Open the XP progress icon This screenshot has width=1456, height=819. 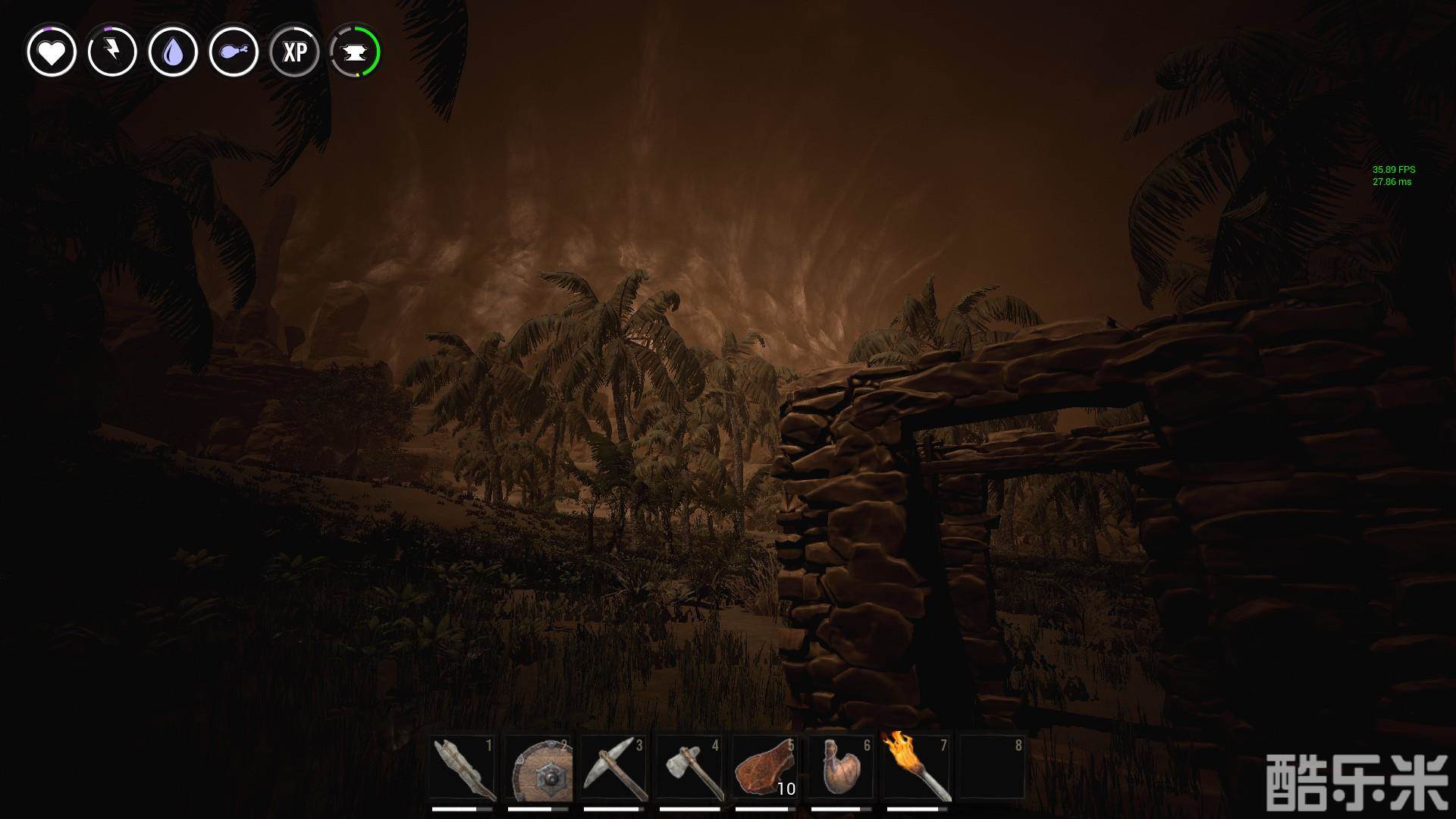294,52
